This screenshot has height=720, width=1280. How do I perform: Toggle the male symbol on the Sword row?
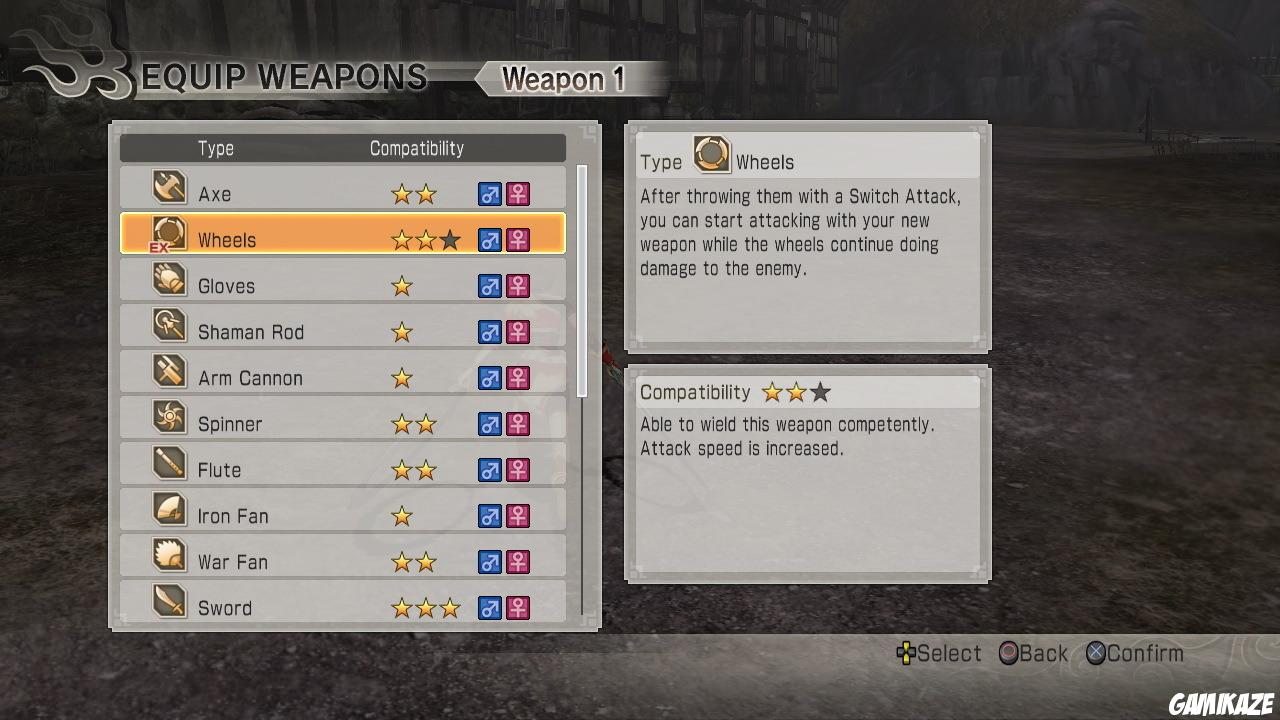[489, 607]
